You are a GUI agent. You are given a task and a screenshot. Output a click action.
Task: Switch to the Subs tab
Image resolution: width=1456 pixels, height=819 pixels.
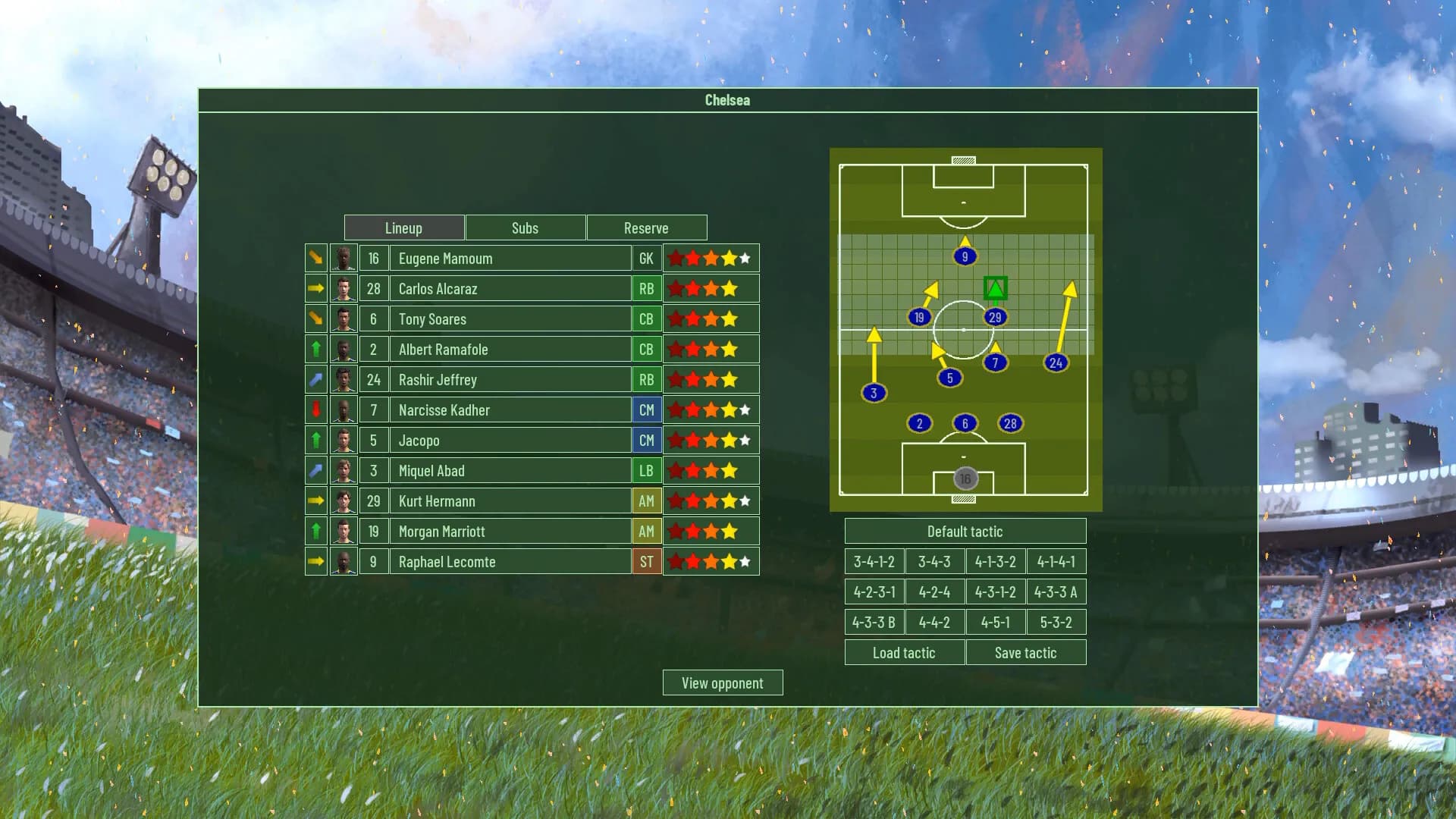point(525,227)
